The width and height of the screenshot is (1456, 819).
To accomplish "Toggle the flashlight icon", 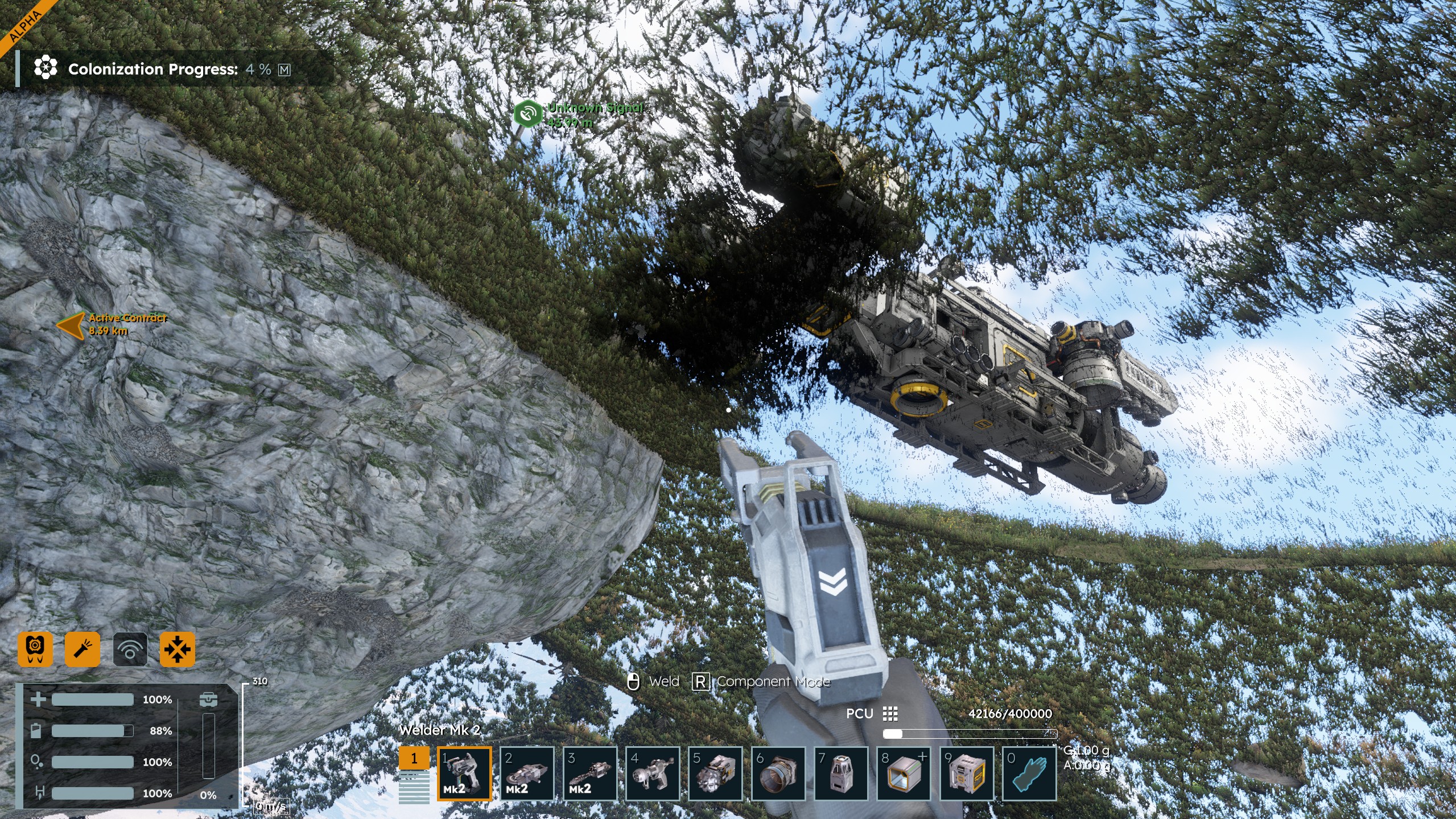I will pyautogui.click(x=83, y=649).
